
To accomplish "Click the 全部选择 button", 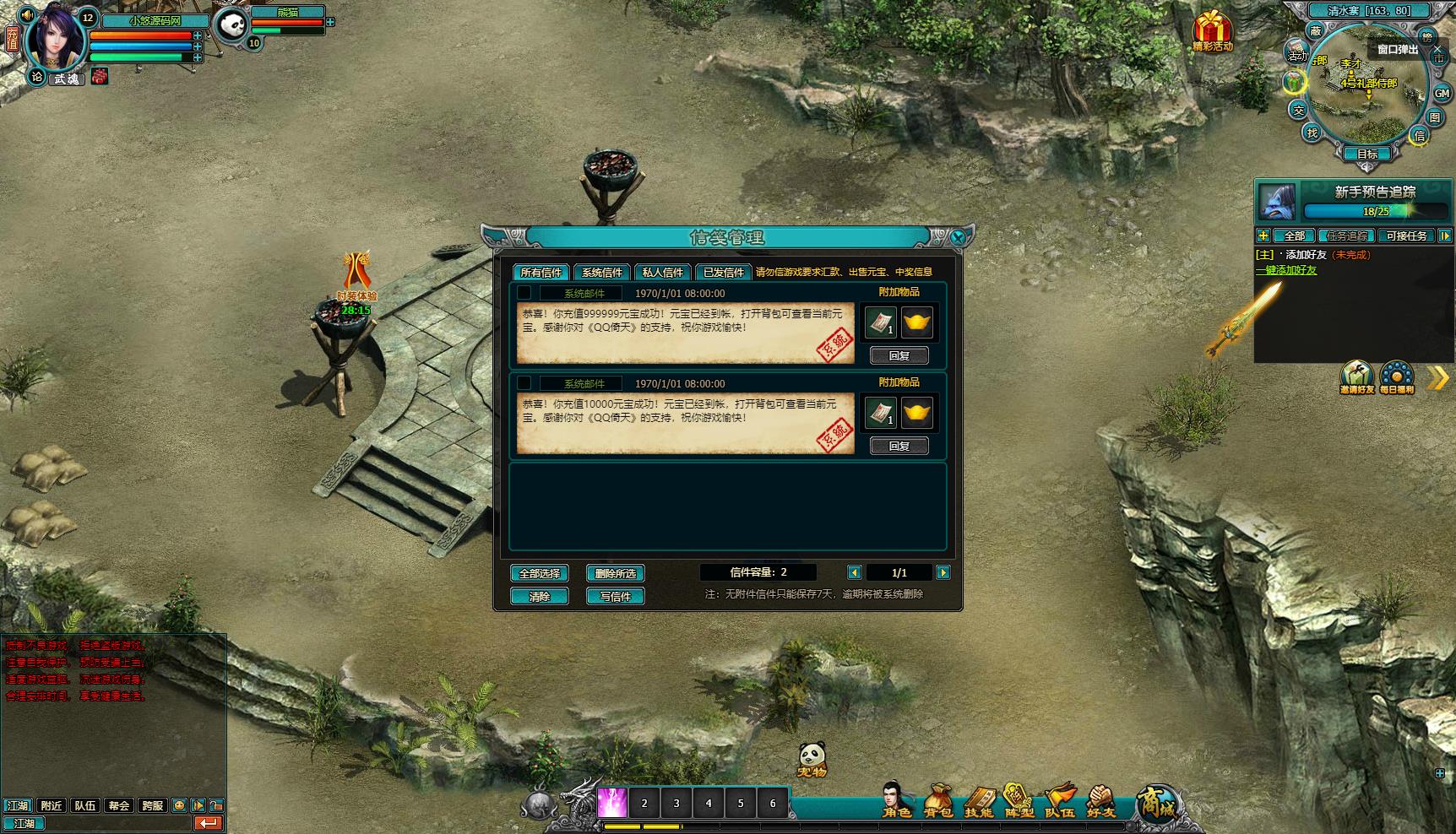I will (x=539, y=573).
